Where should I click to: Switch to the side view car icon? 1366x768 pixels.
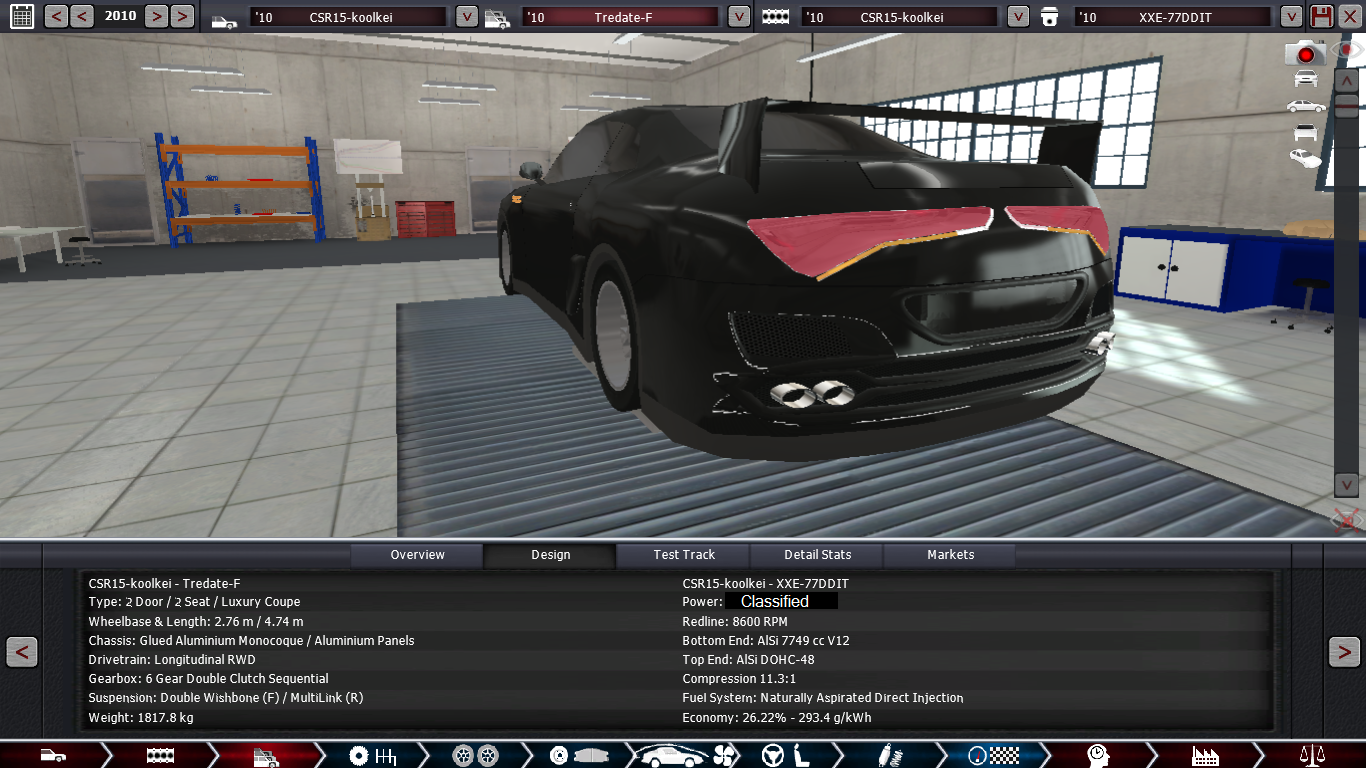(x=1305, y=105)
